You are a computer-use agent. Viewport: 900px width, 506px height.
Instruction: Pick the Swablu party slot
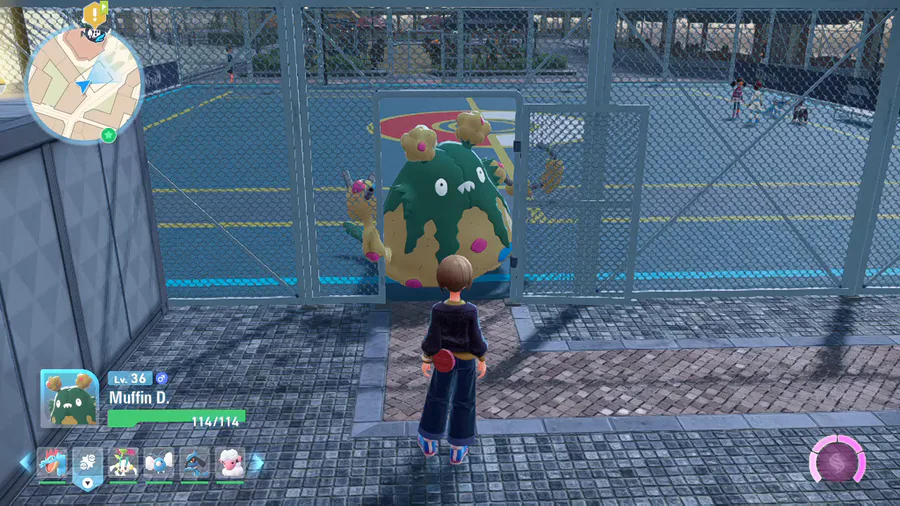(x=160, y=463)
